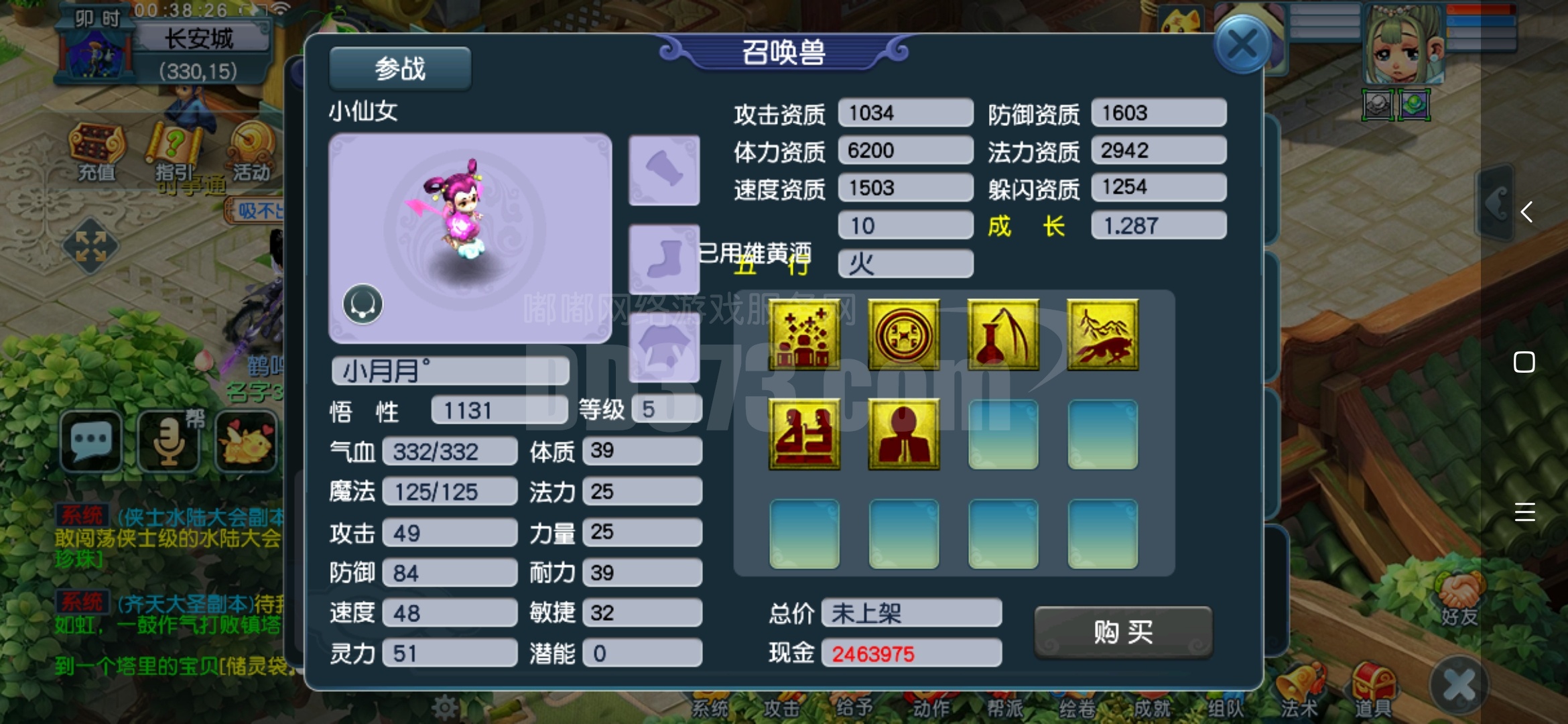1568x724 pixels.
Task: Click the potion flask pet skill icon
Action: (1003, 335)
